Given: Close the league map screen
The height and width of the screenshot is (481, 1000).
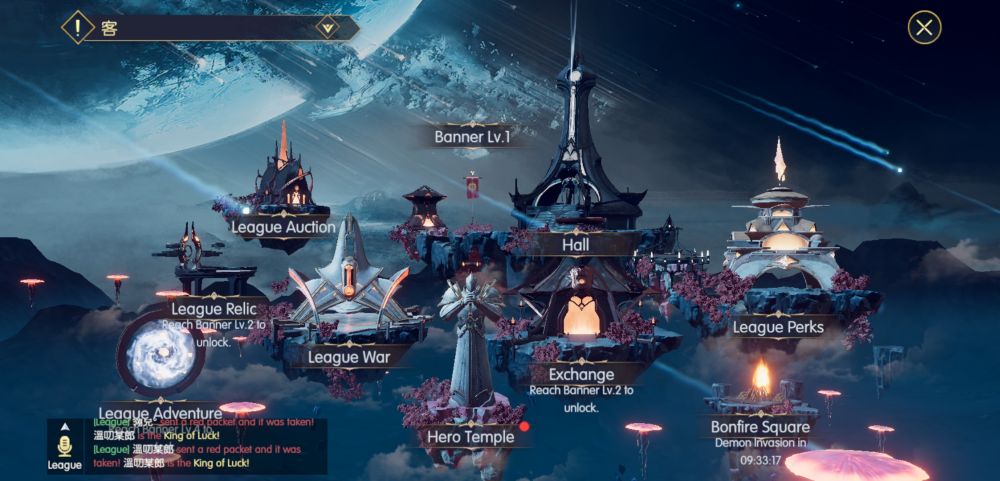Looking at the screenshot, I should 924,27.
